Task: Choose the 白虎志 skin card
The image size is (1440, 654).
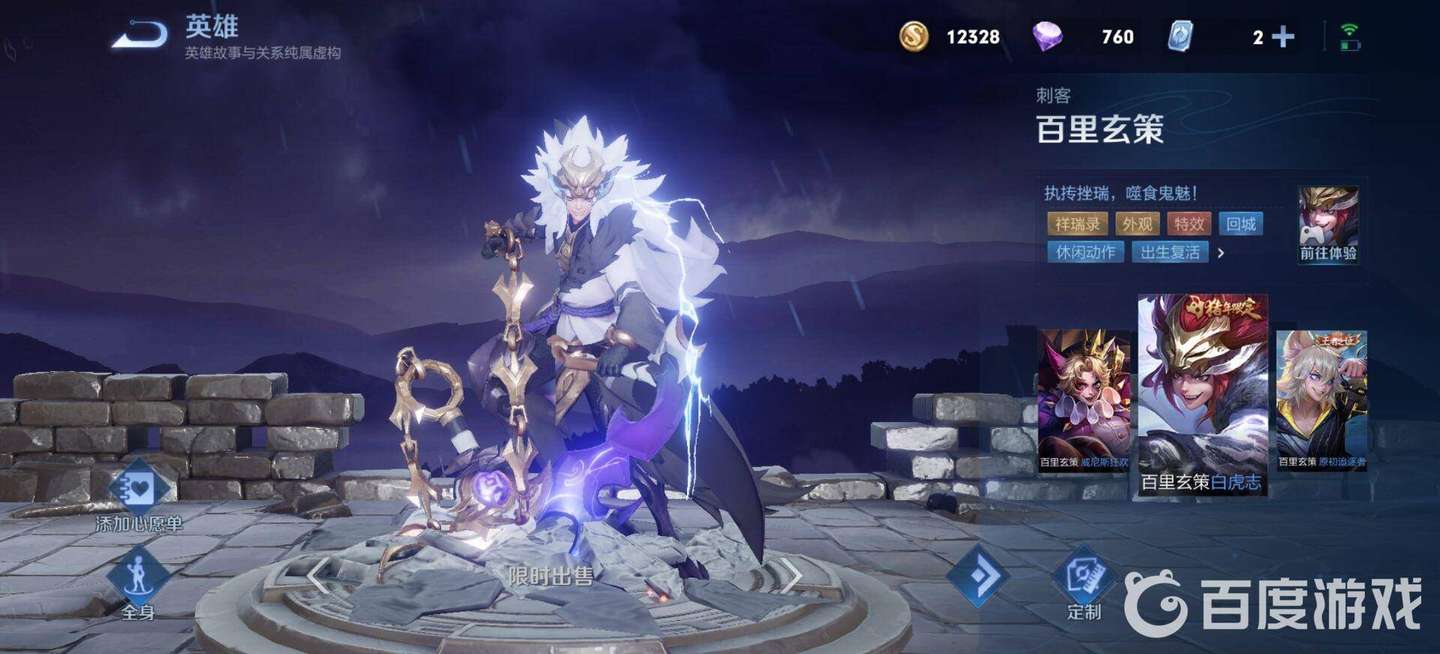Action: [x=1202, y=395]
